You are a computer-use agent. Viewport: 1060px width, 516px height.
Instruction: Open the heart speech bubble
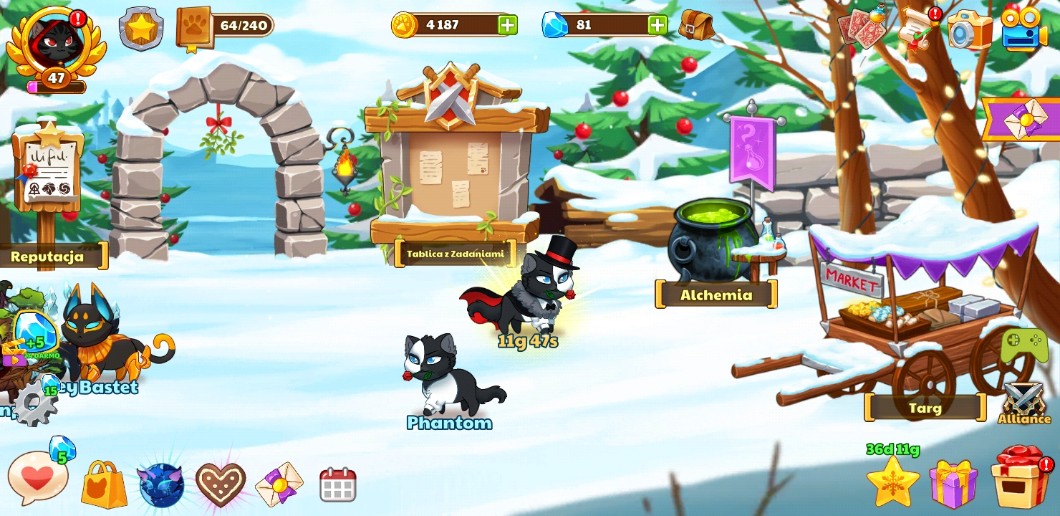coord(38,479)
